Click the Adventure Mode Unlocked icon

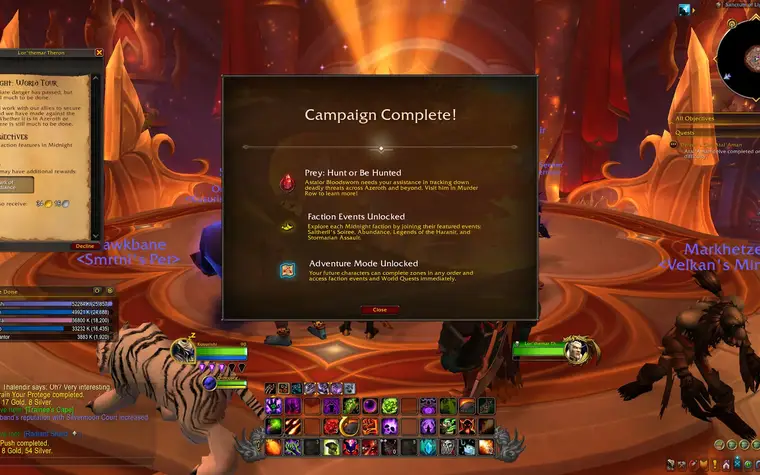click(x=288, y=269)
